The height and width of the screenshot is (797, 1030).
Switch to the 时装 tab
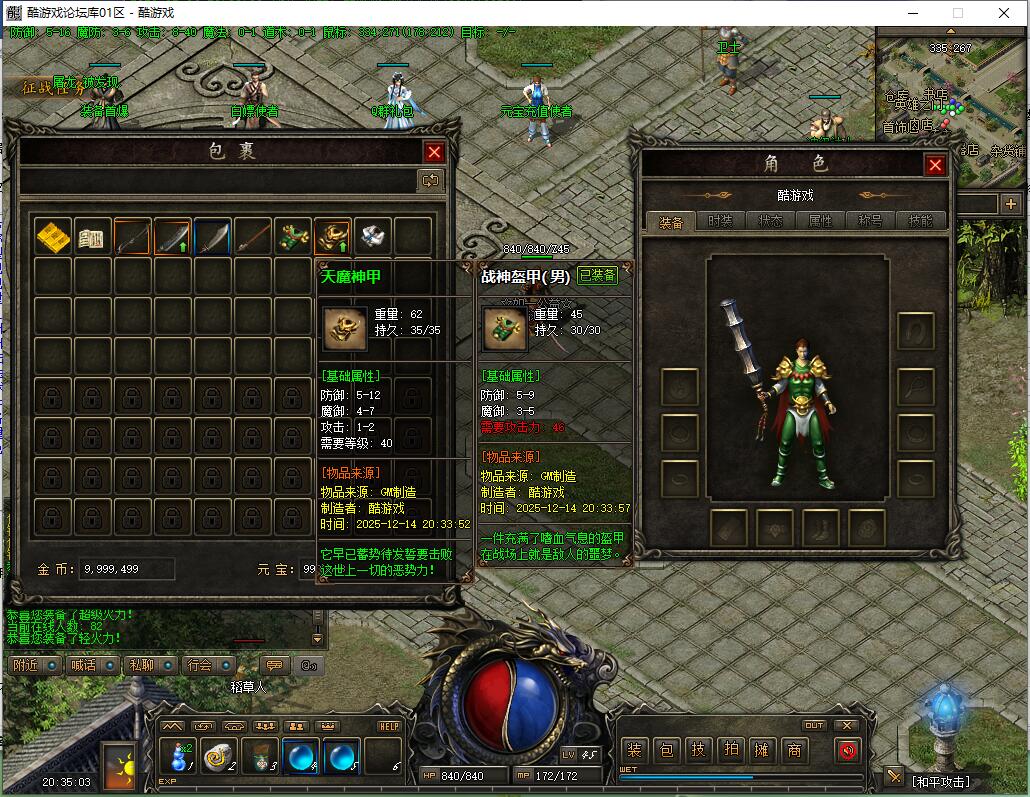click(x=720, y=221)
